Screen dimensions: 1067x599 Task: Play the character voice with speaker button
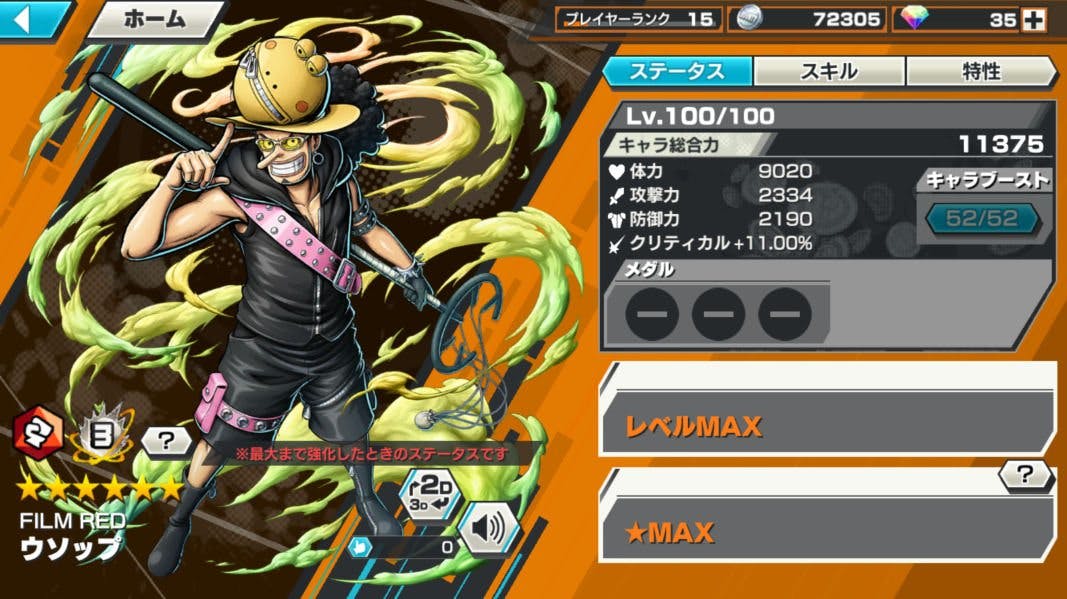click(490, 527)
